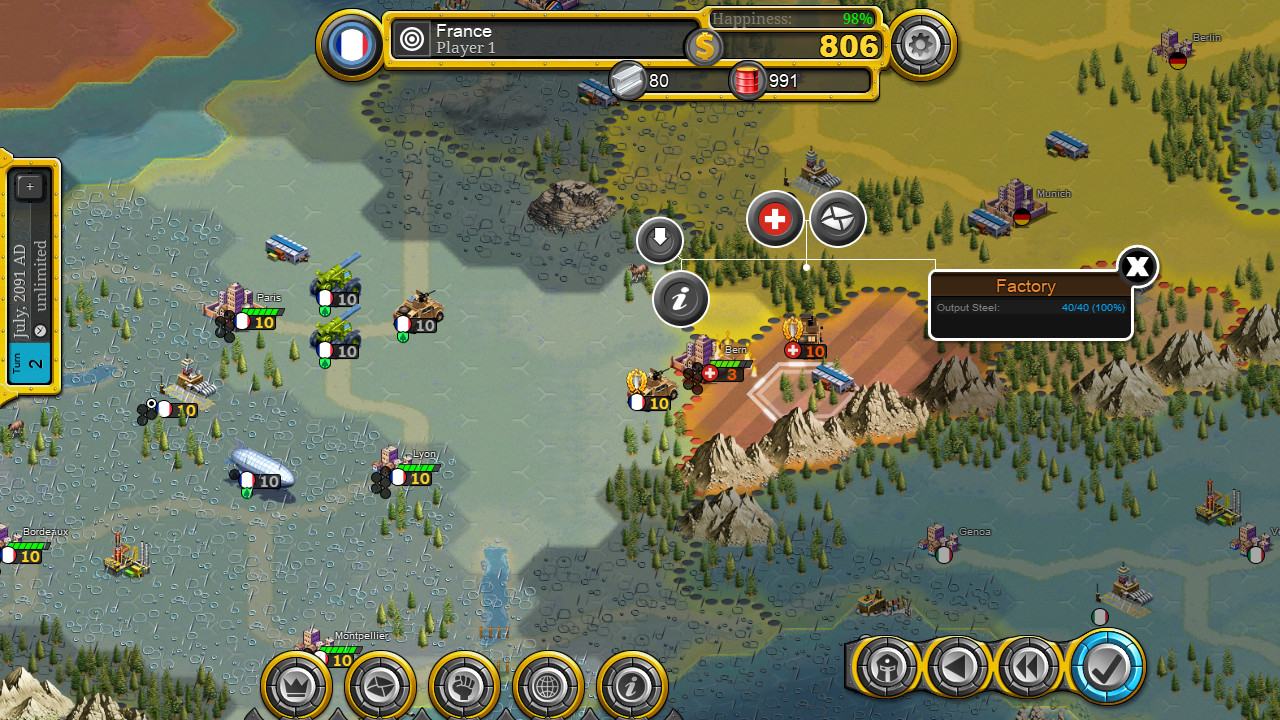Viewport: 1280px width, 720px height.
Task: Click the French flag emblem
Action: click(350, 45)
